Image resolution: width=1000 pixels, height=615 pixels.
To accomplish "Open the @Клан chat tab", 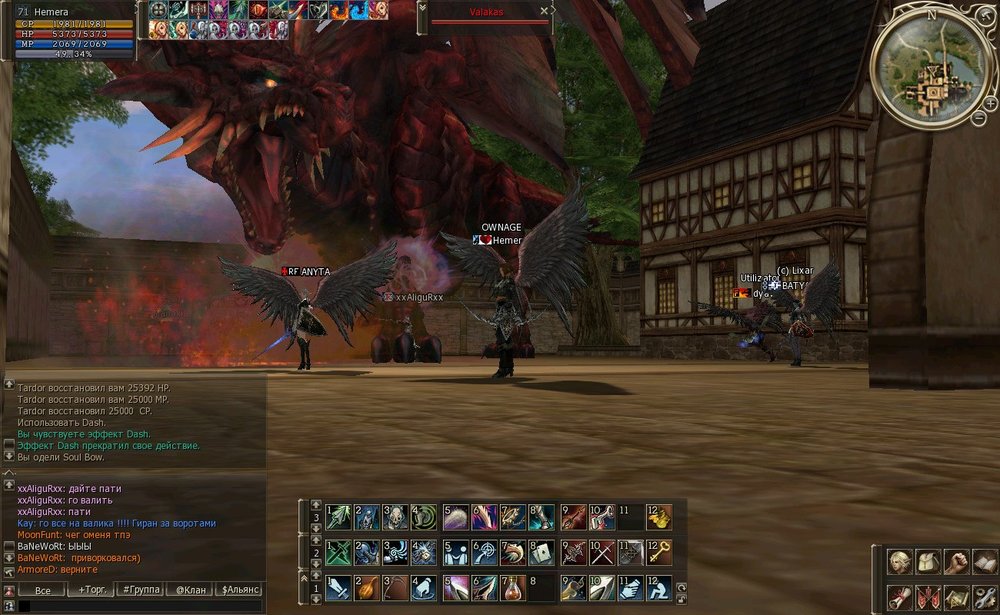I will (x=189, y=590).
